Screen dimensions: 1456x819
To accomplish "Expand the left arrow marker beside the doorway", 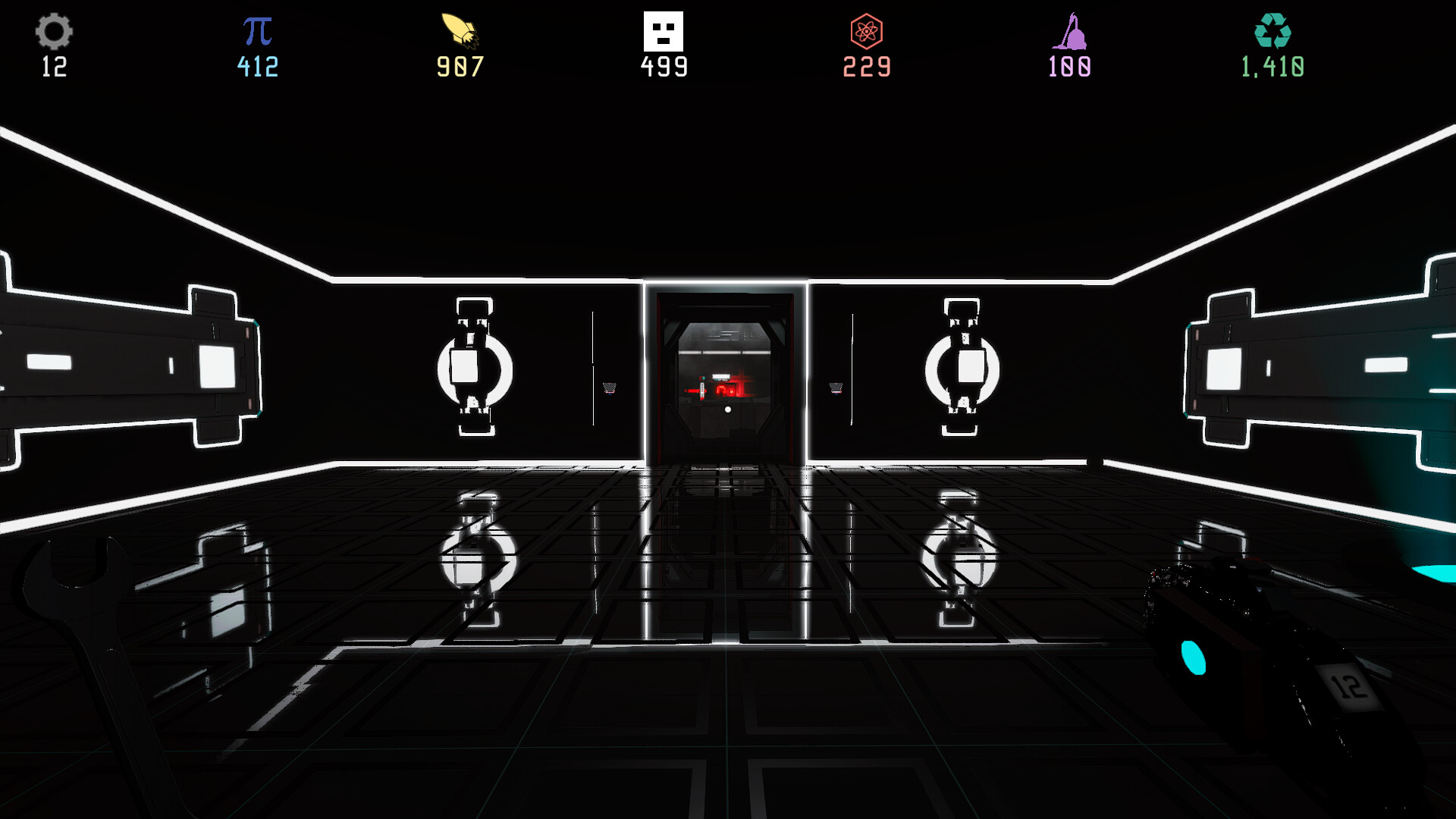I will coord(607,388).
